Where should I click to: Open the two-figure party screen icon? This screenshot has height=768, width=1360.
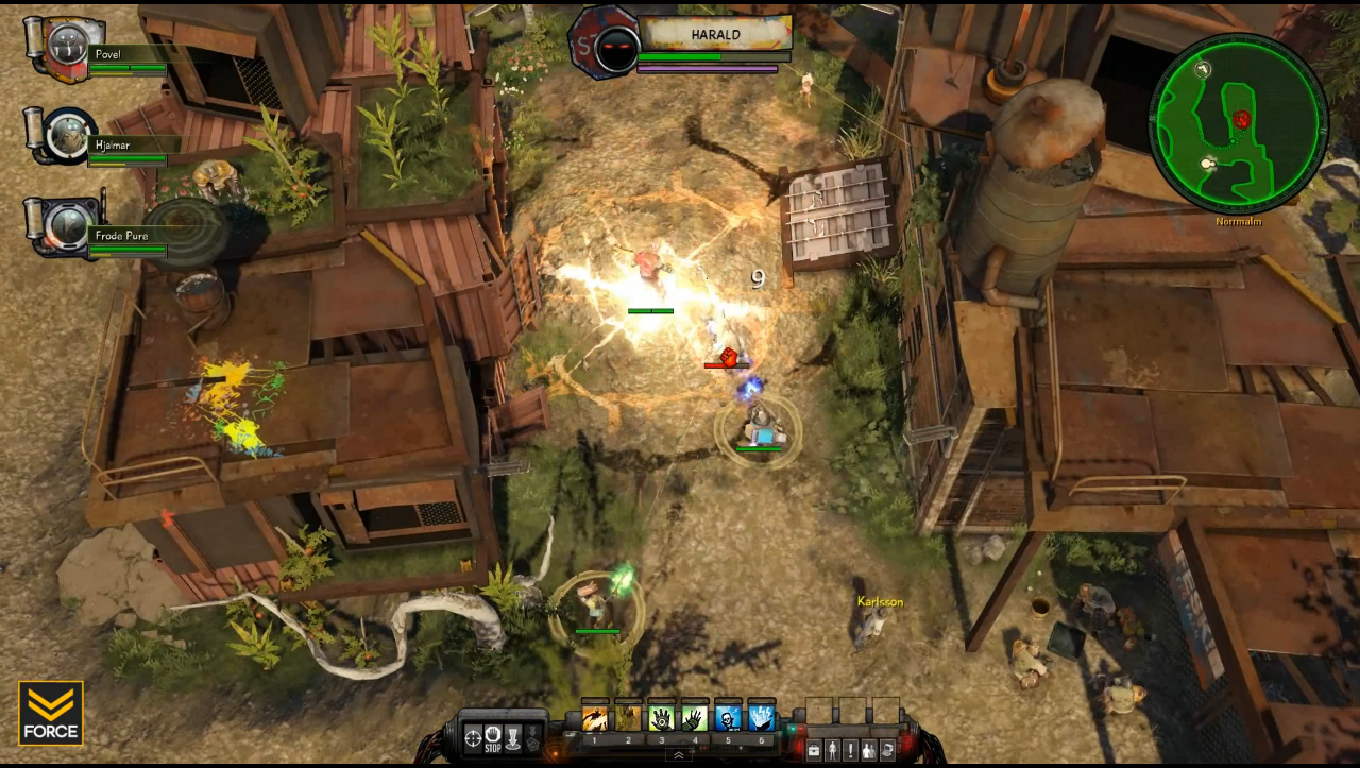868,751
